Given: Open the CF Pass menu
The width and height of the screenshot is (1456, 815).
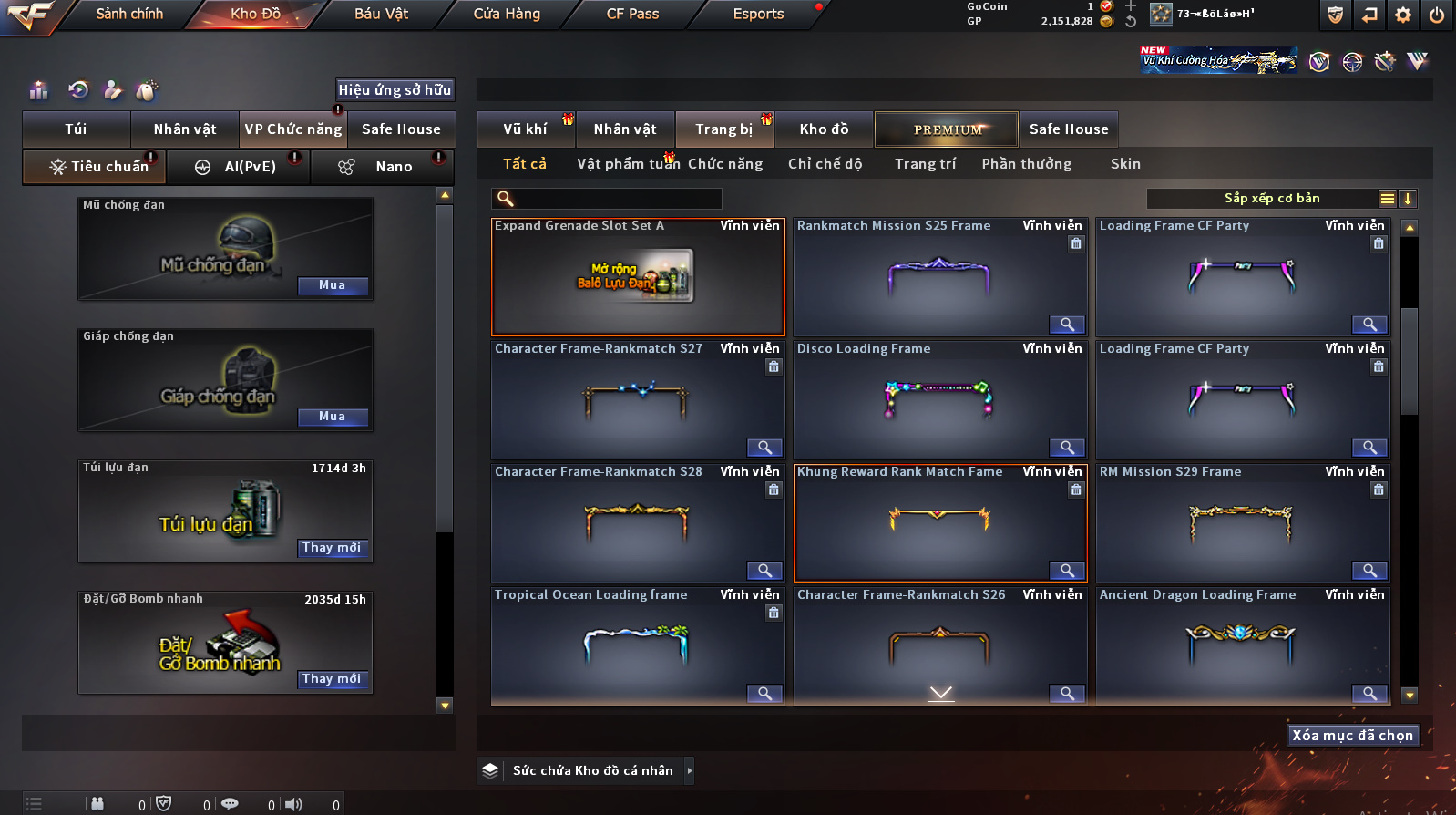Looking at the screenshot, I should (632, 14).
